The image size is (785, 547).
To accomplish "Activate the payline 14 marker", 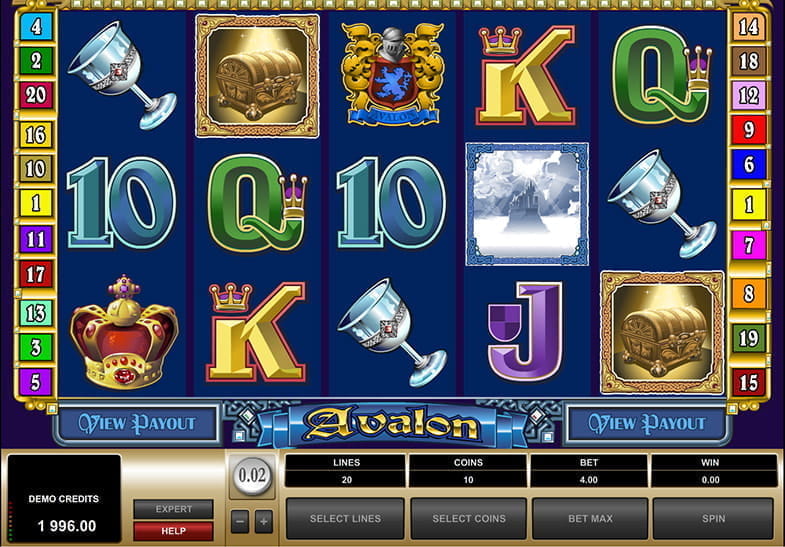I will pos(748,25).
